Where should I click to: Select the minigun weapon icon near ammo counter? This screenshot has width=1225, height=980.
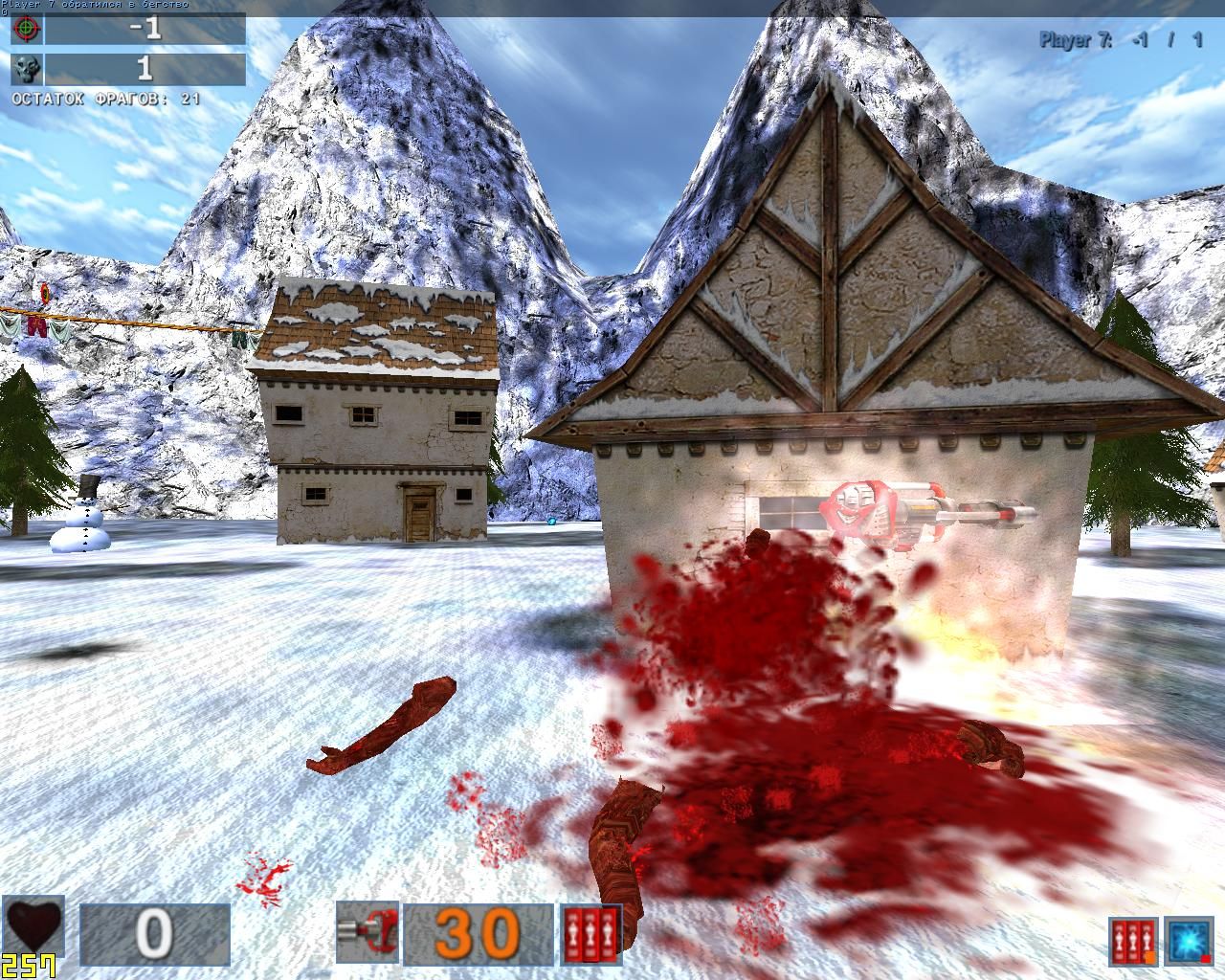367,933
